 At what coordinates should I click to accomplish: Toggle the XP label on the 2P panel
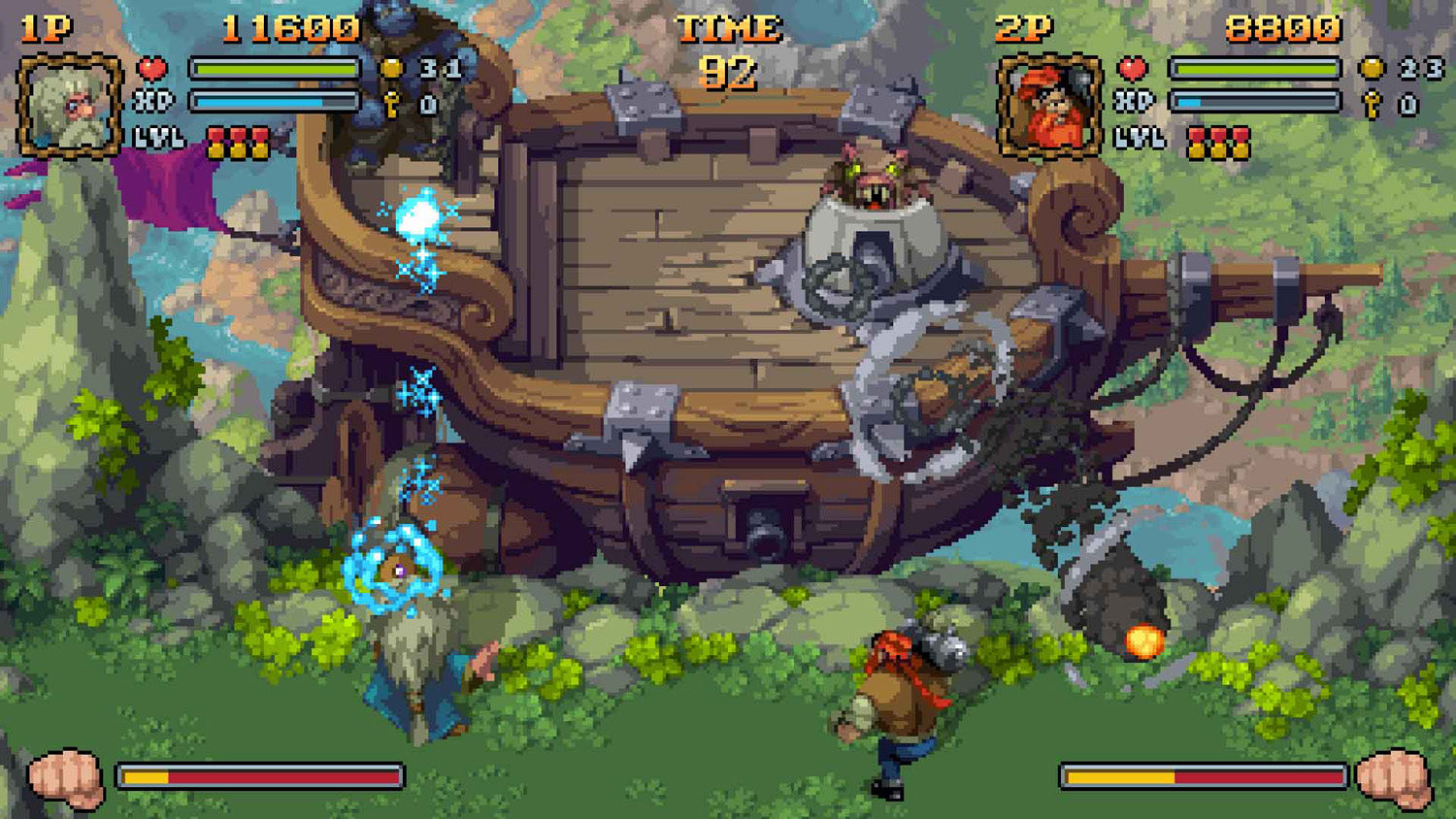[x=1136, y=98]
